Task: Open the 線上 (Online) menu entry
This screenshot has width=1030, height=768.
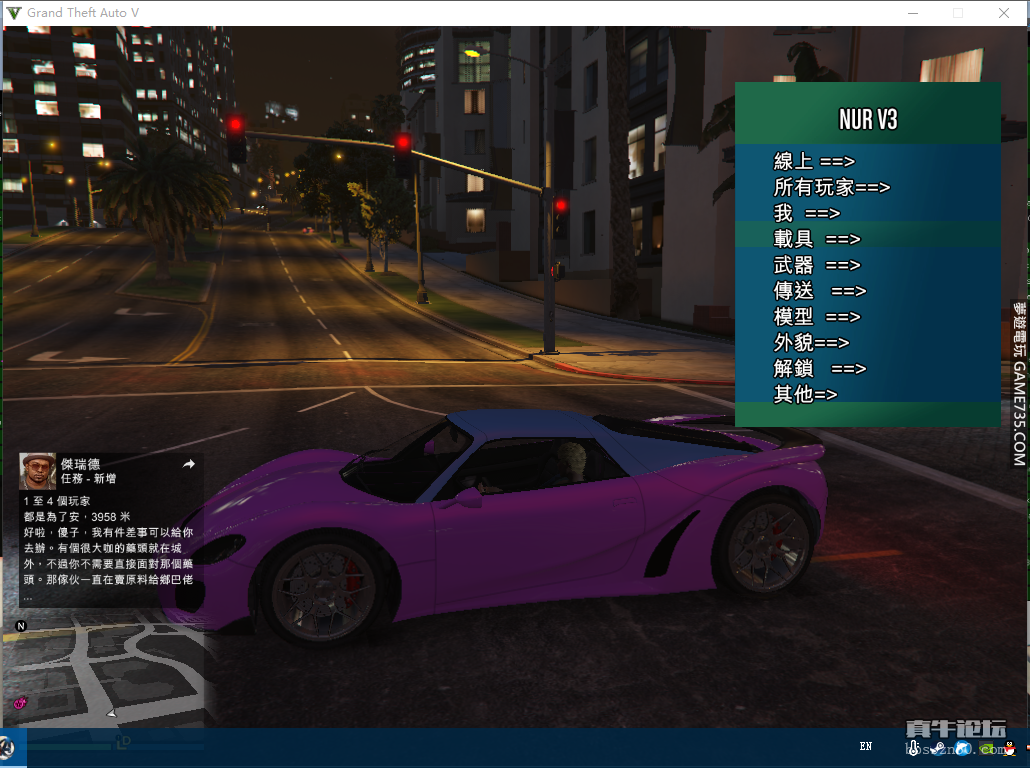Action: [x=814, y=161]
